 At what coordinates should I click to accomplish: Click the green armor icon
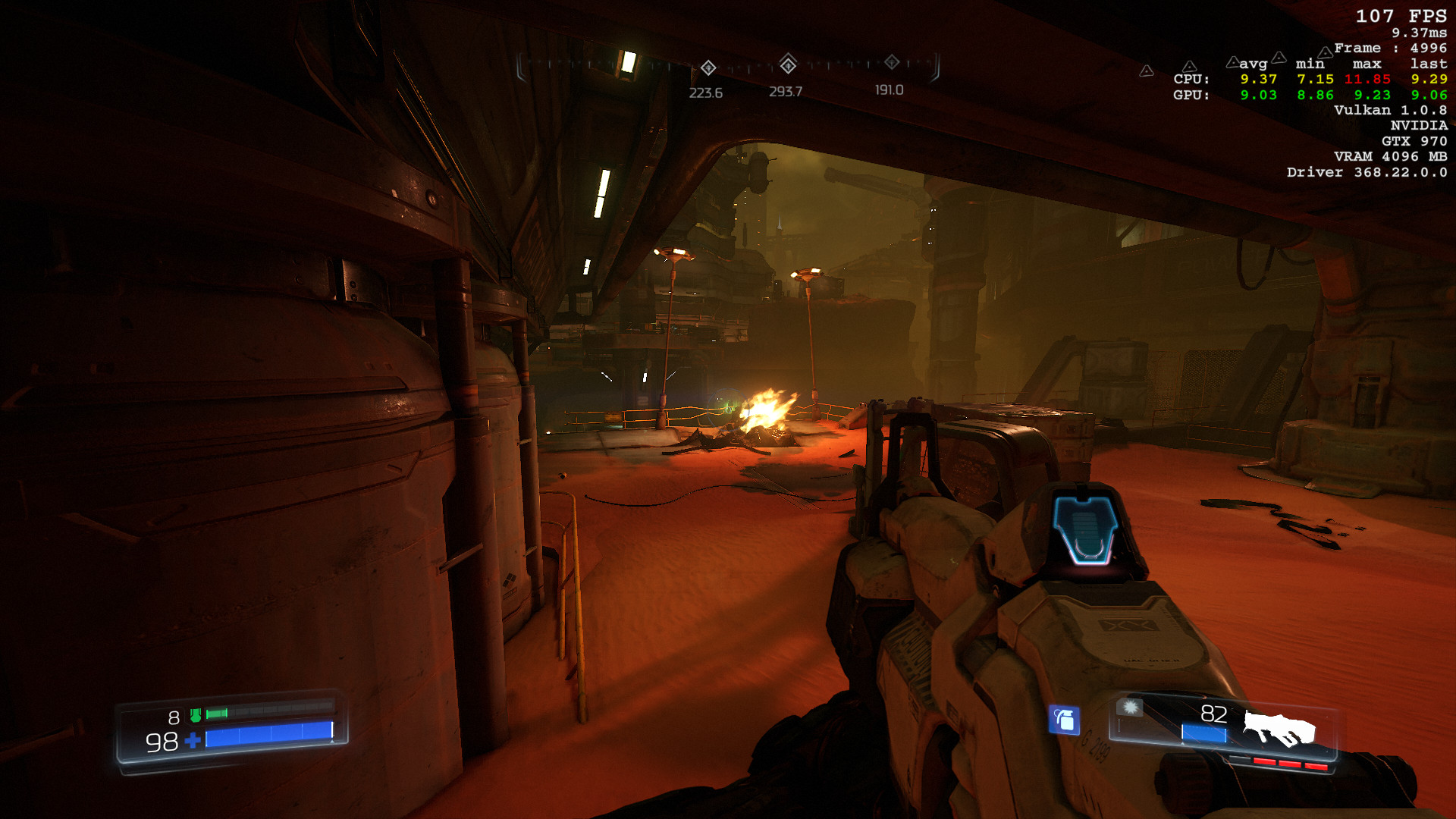[196, 715]
